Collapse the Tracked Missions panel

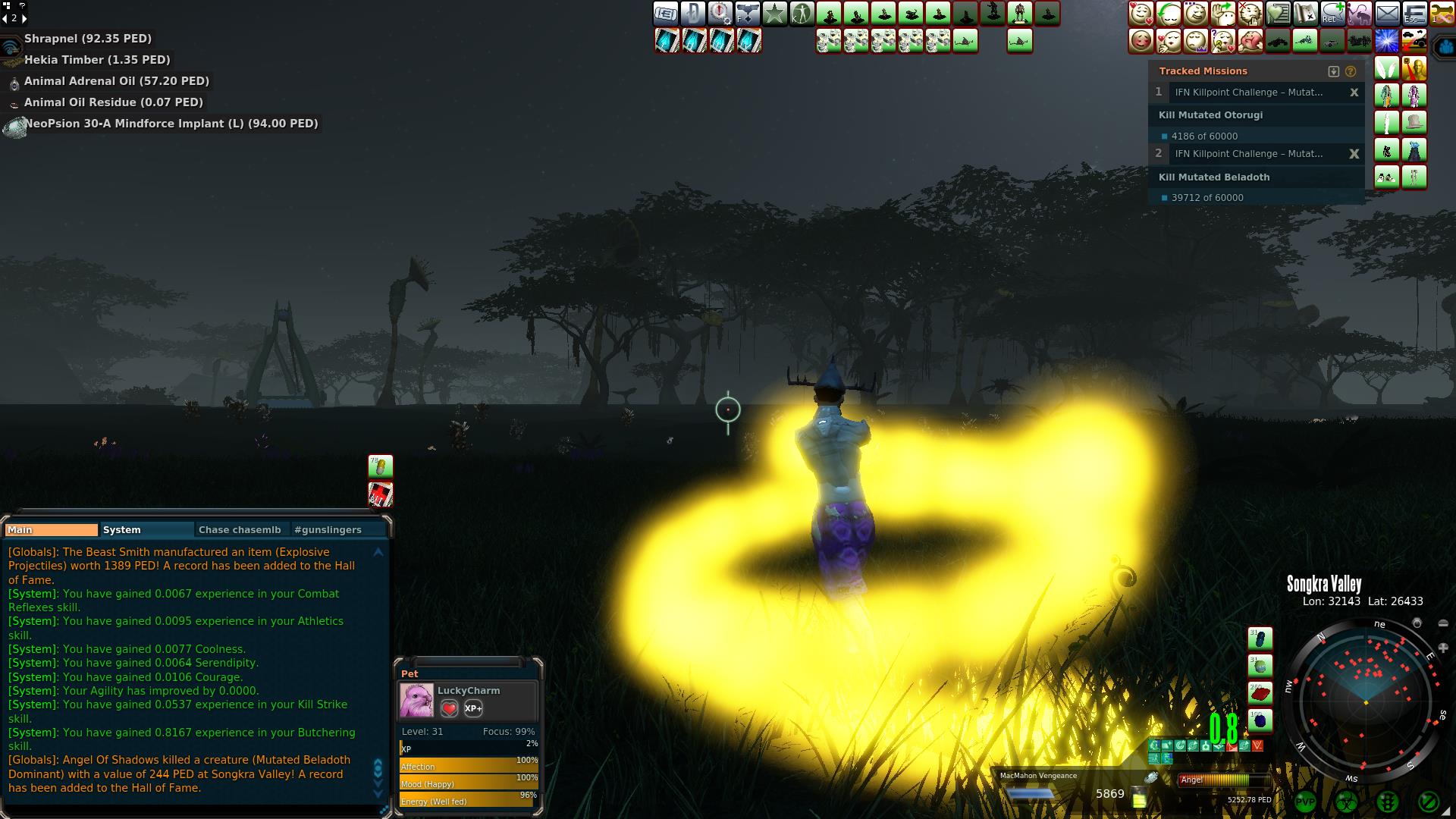click(x=1334, y=71)
